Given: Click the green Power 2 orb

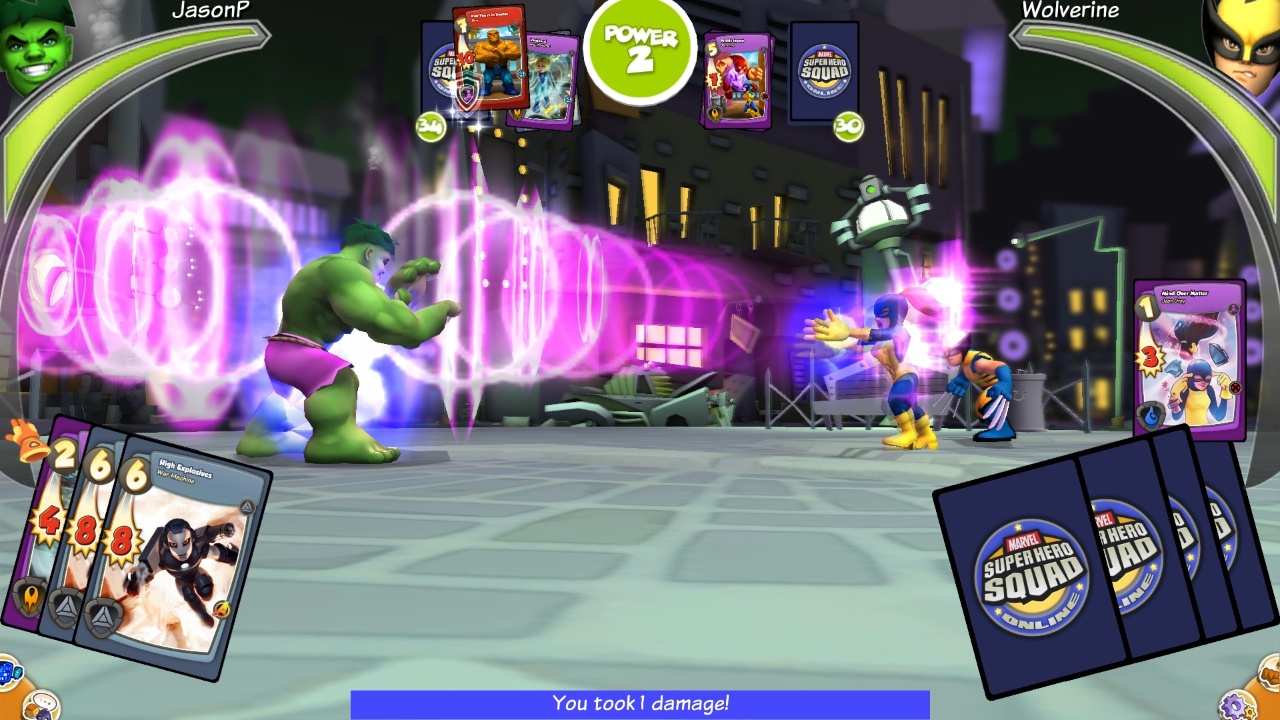Looking at the screenshot, I should pyautogui.click(x=640, y=50).
